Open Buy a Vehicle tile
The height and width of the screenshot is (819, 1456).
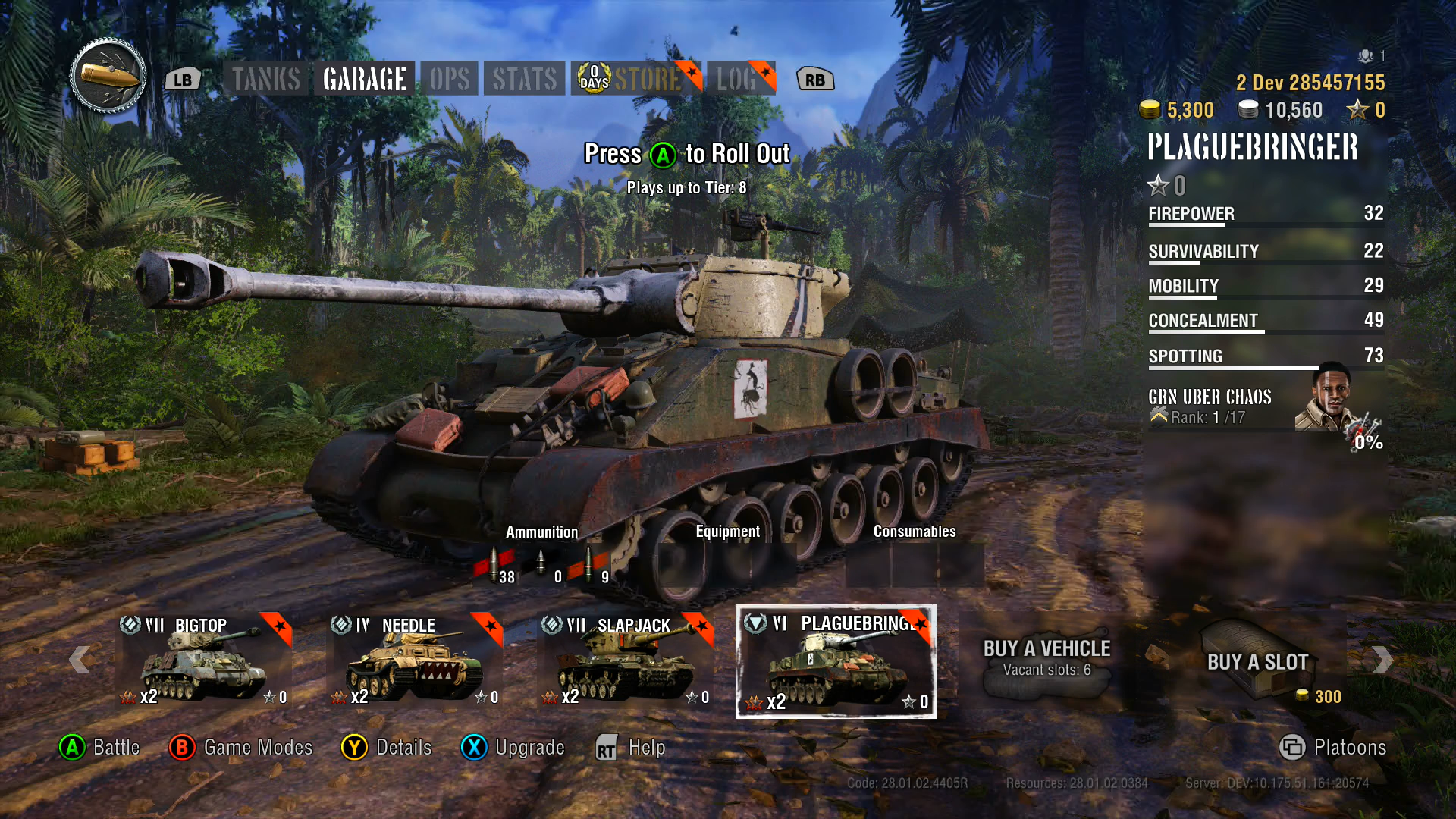point(1046,658)
